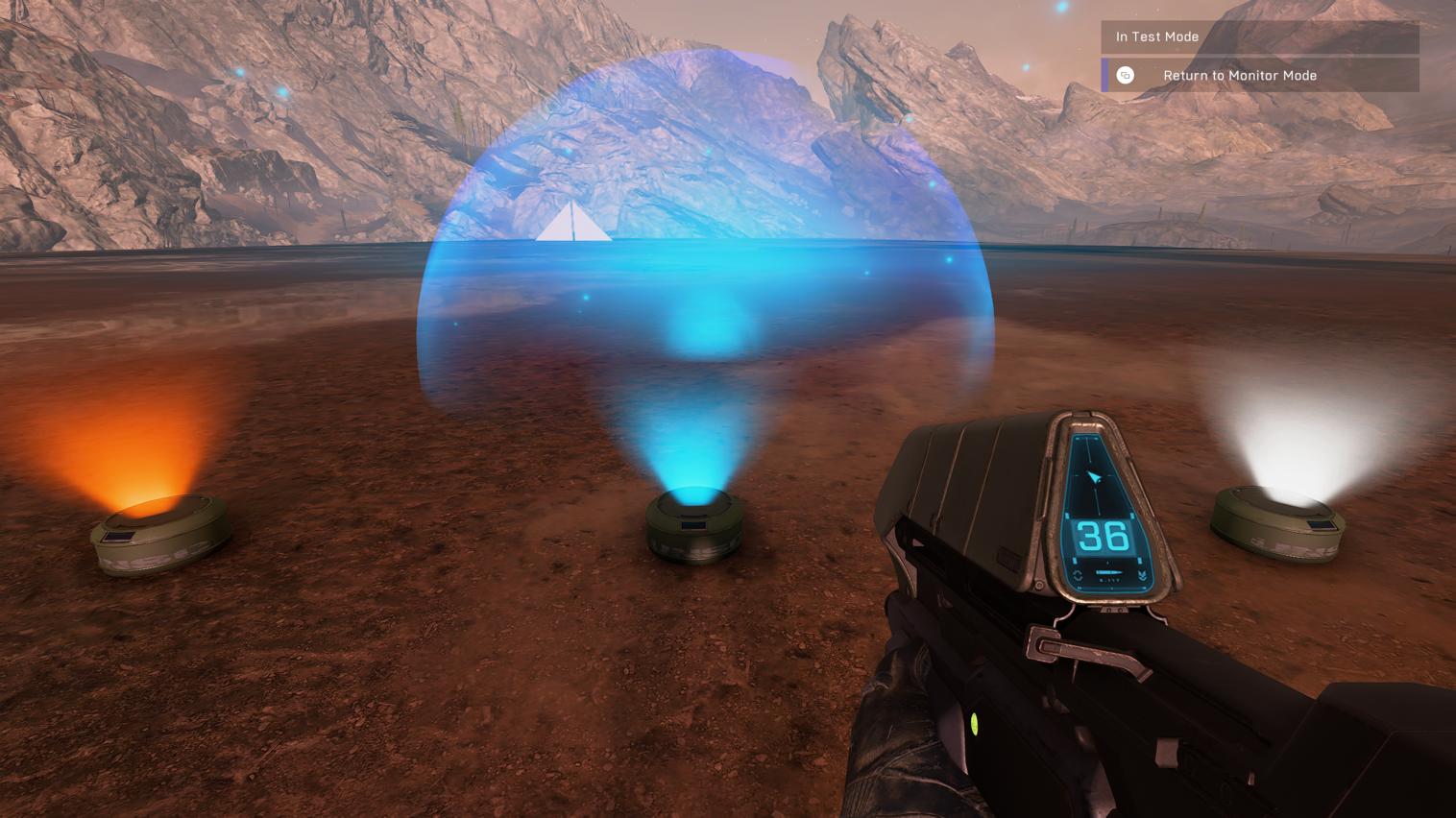The image size is (1456, 818).
Task: Click the circular arrow symbol on the weapon screen
Action: coord(1077,575)
